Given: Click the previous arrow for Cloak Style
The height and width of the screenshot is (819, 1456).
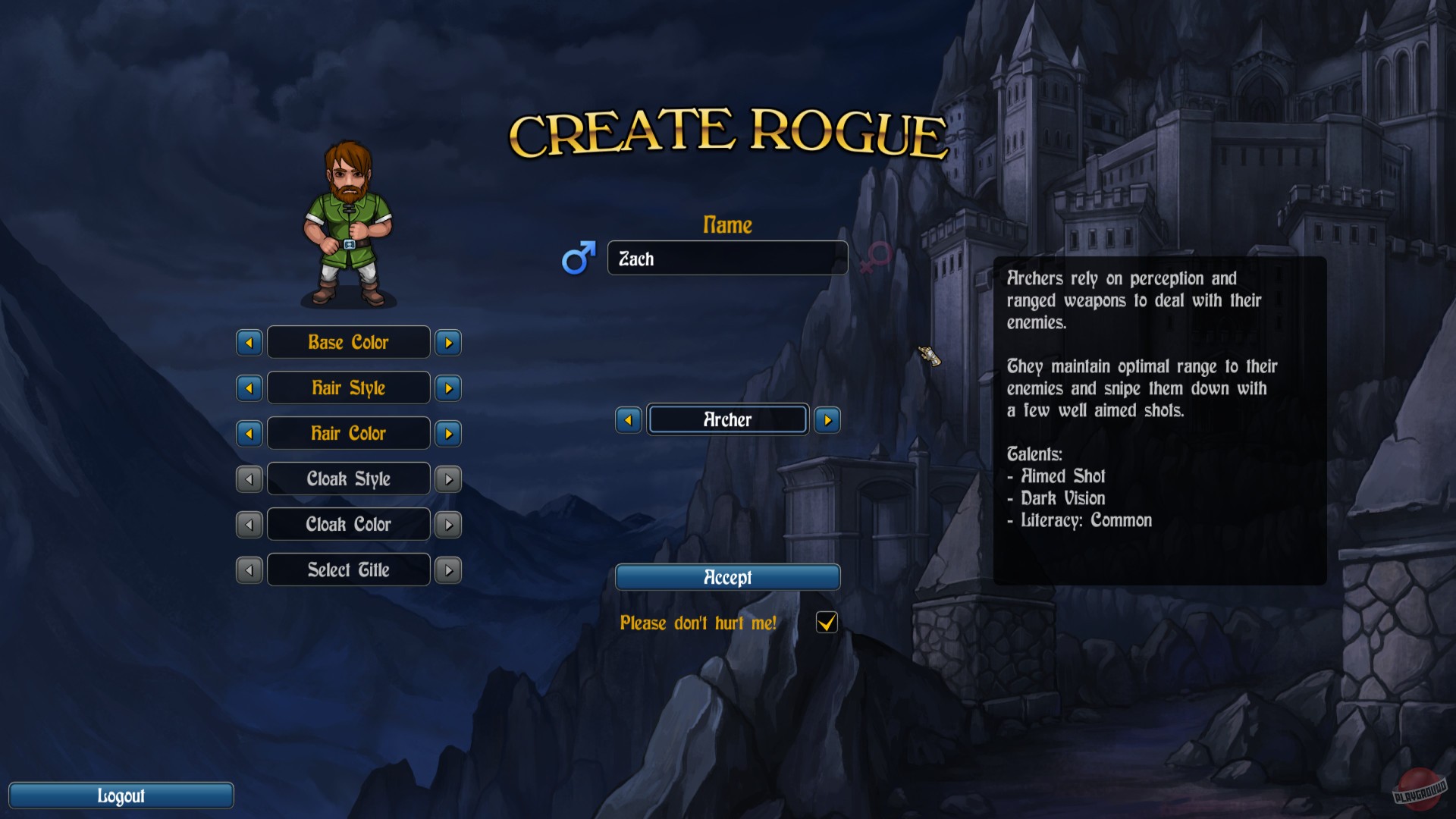Looking at the screenshot, I should [249, 479].
